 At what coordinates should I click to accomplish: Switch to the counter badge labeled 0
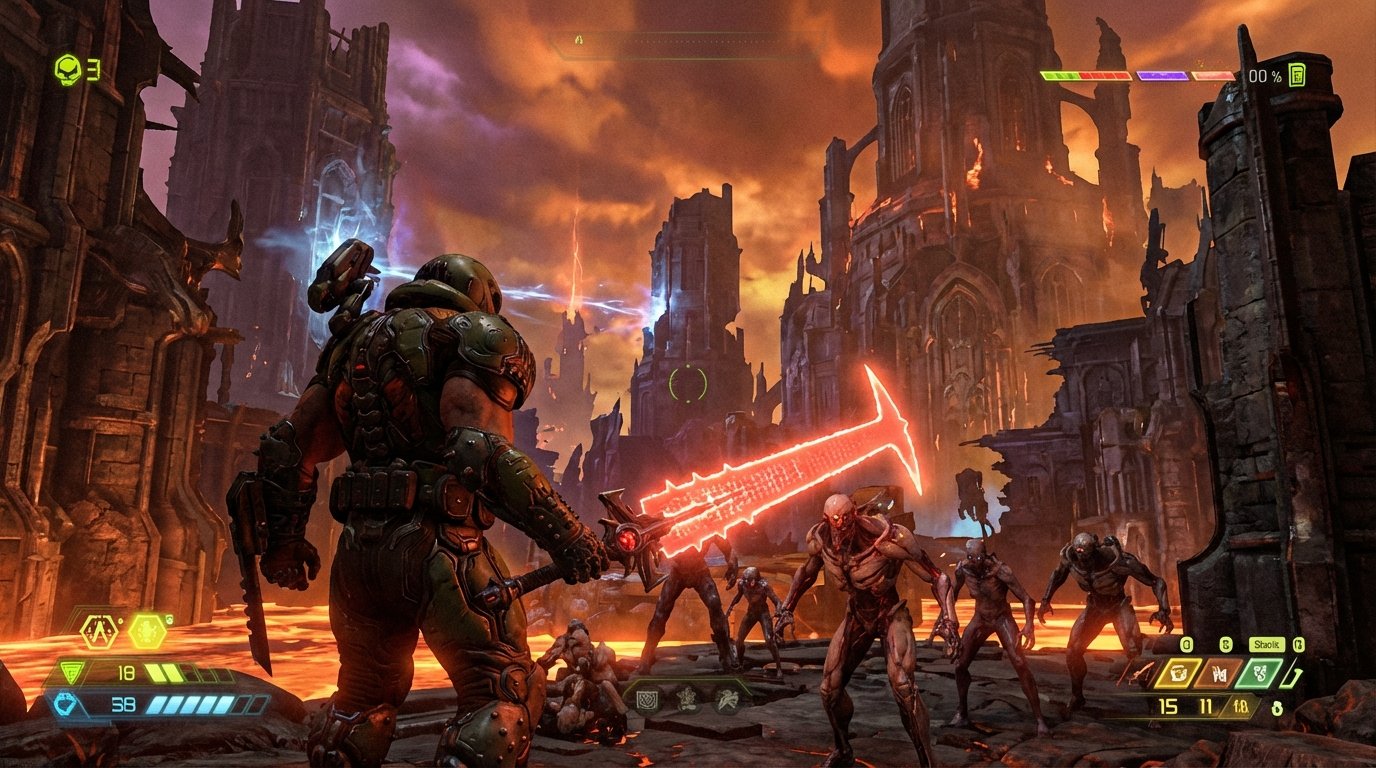[1186, 644]
